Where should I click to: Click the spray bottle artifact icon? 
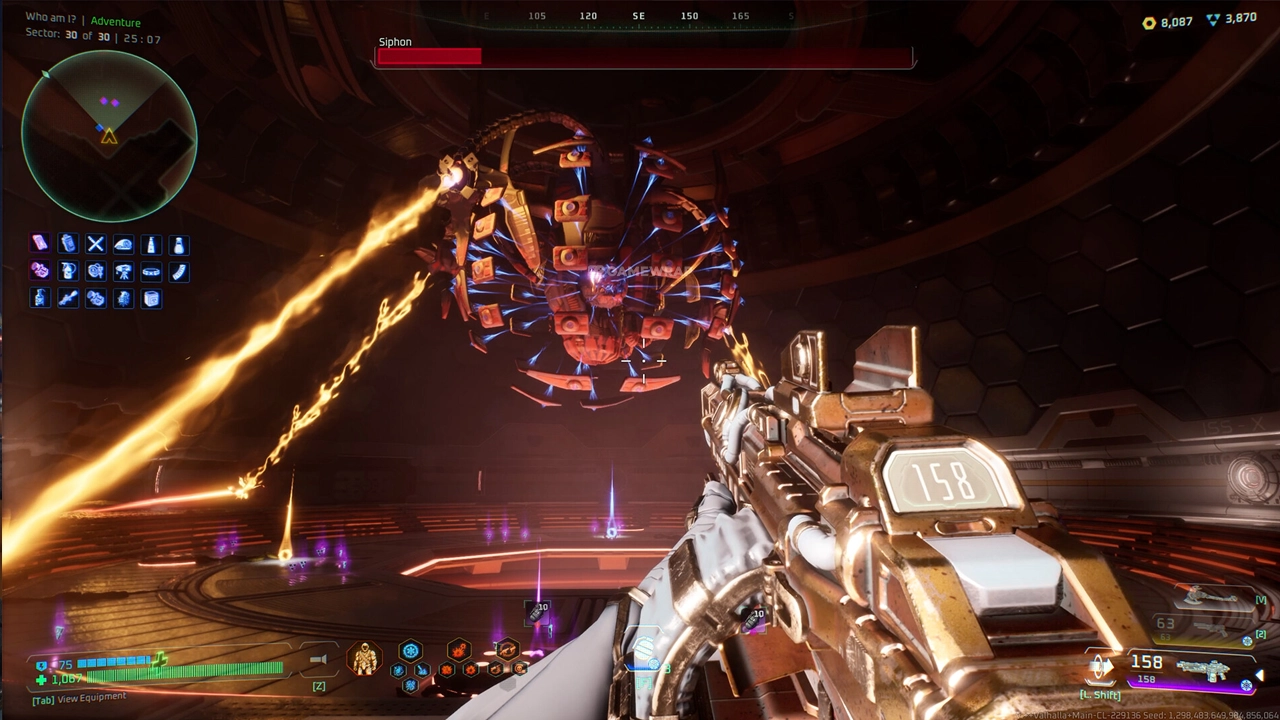tap(68, 271)
